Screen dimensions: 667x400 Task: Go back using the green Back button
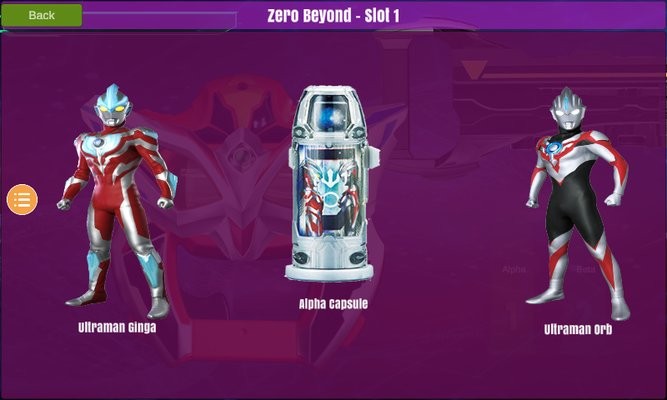point(41,15)
